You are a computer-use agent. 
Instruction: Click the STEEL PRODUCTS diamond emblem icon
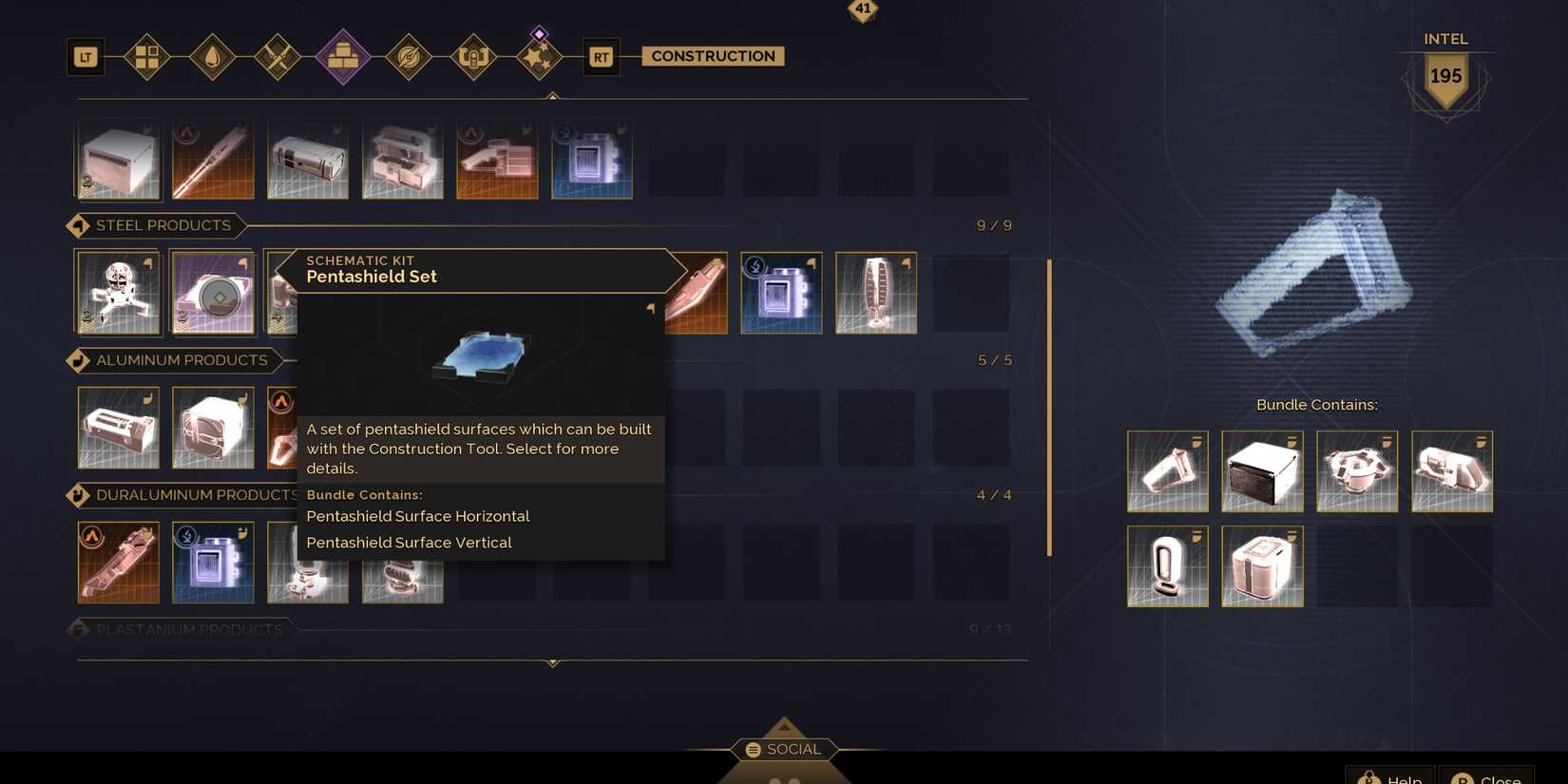(x=78, y=225)
